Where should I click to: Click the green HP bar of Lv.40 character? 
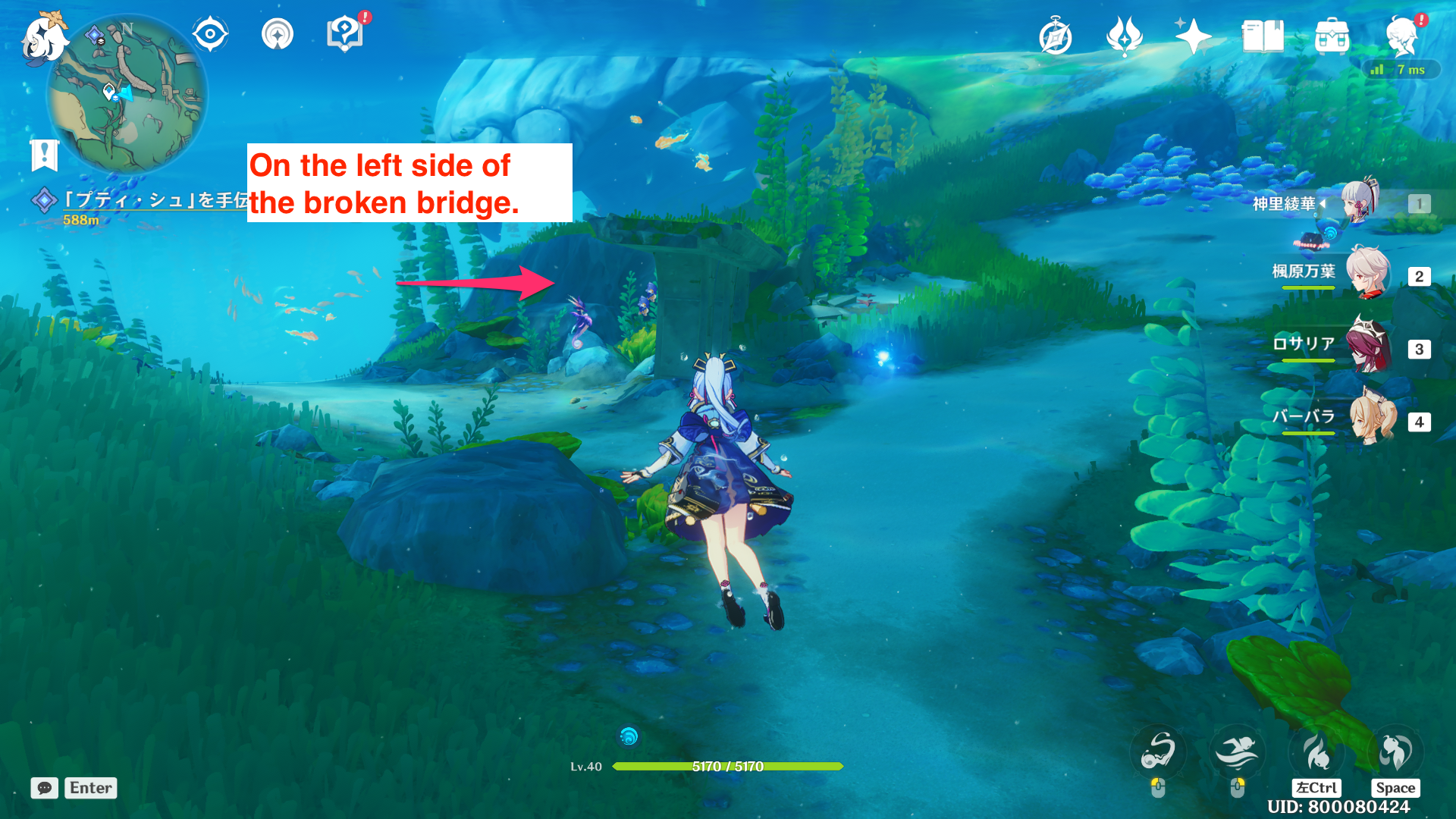point(728,767)
